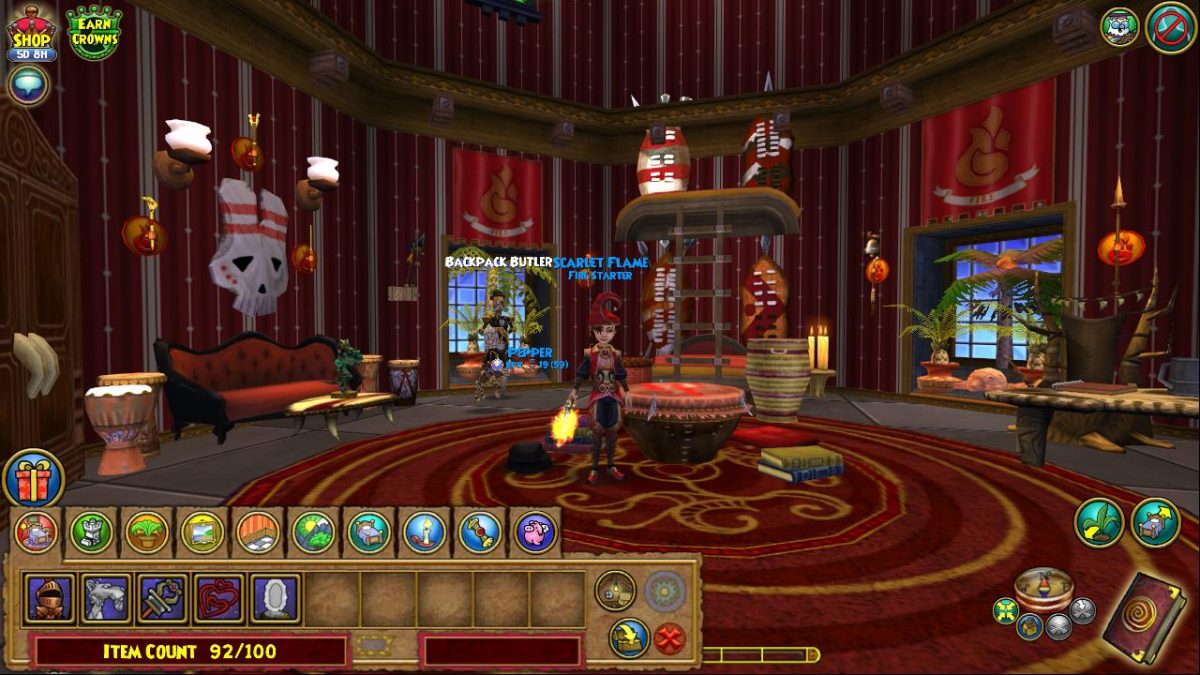Viewport: 1200px width, 675px height.
Task: Choose the horse statue item slot
Action: click(x=106, y=598)
